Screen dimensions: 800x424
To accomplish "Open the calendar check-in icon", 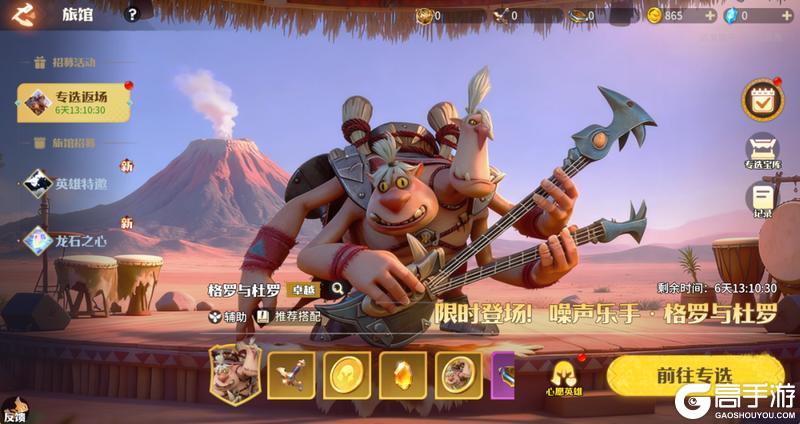I will [762, 99].
